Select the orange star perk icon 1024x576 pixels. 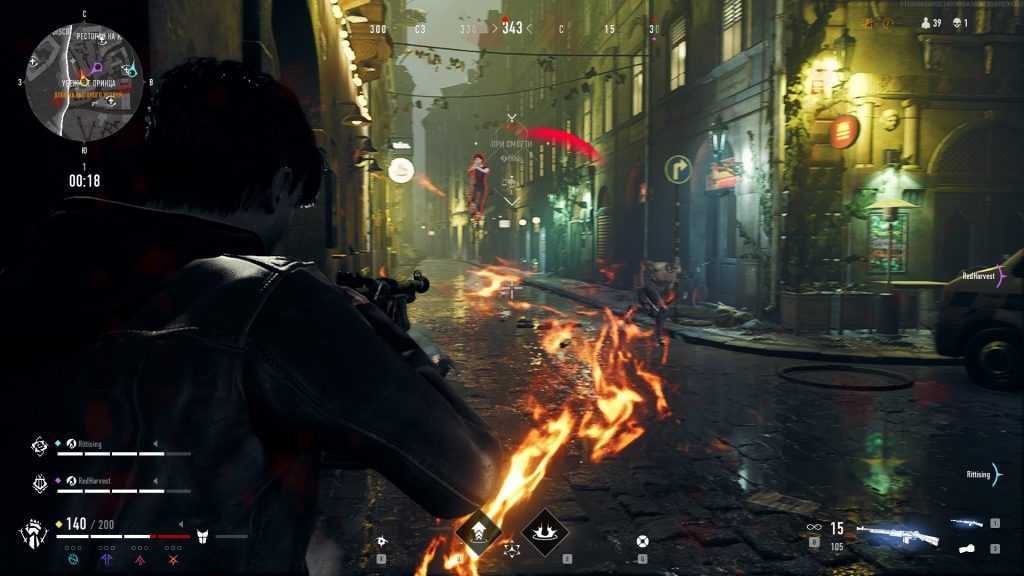(x=174, y=560)
